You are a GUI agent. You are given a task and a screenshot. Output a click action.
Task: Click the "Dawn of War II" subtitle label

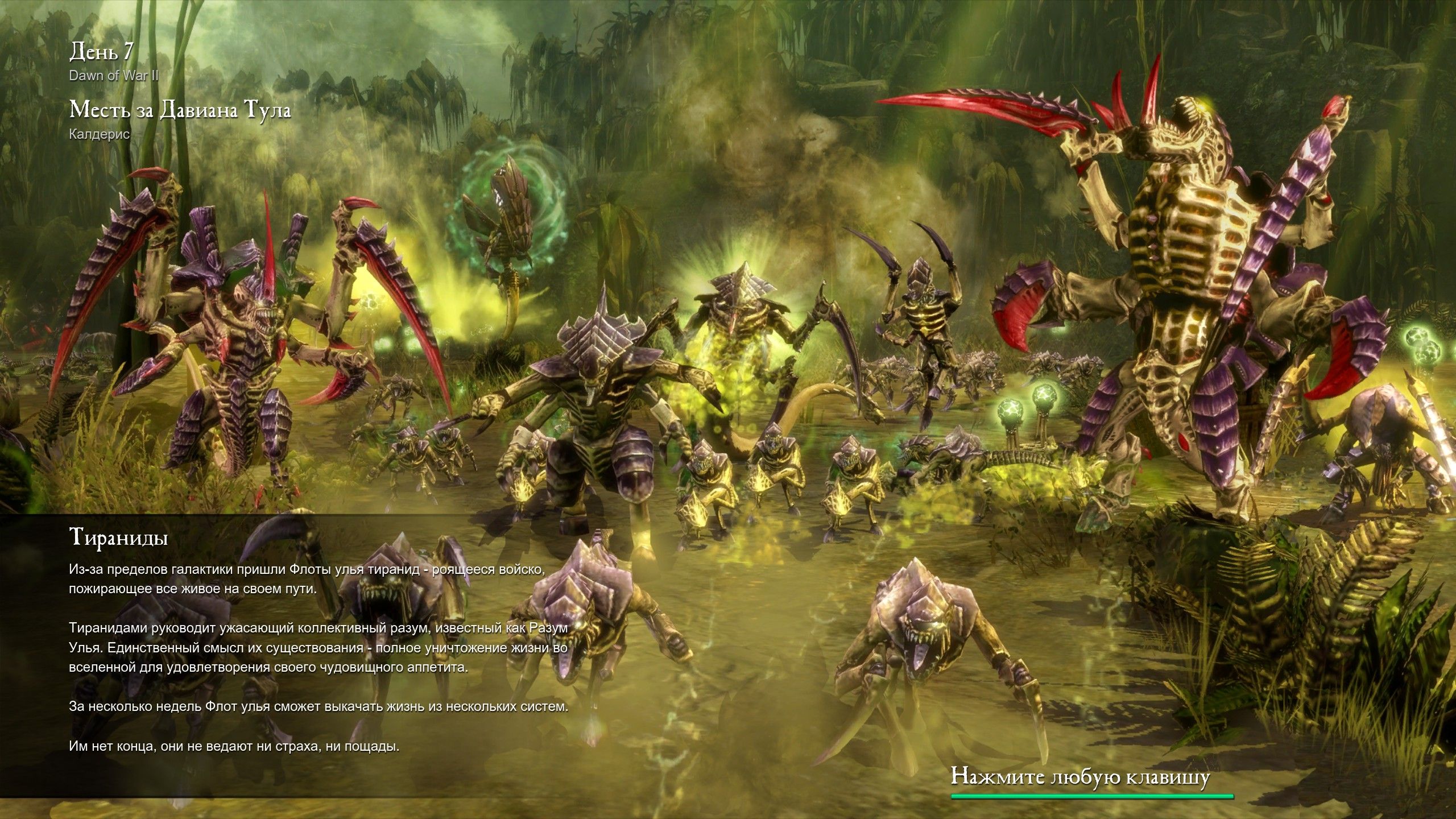[x=114, y=74]
